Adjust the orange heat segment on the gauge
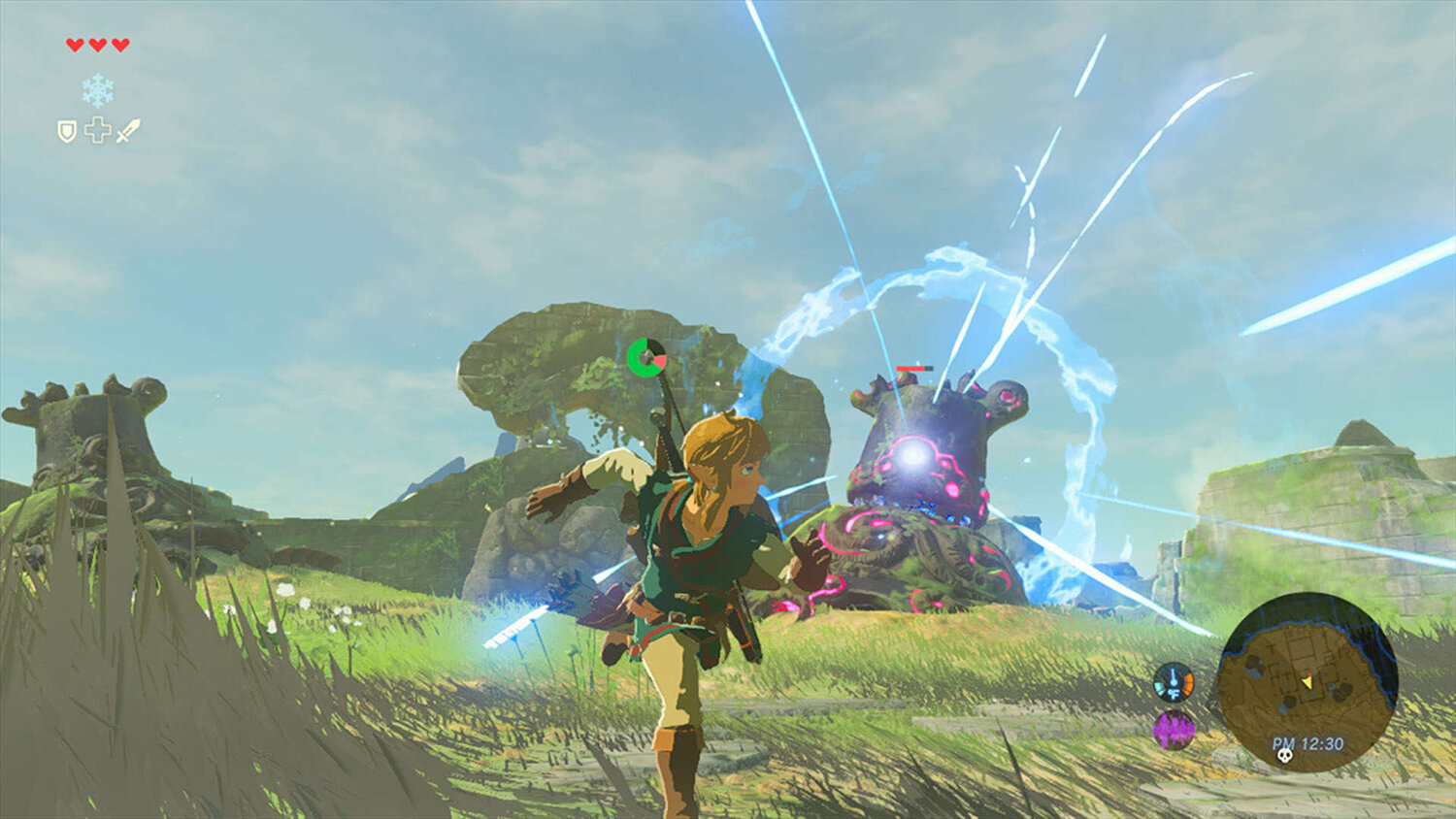Image resolution: width=1456 pixels, height=819 pixels. click(1188, 680)
